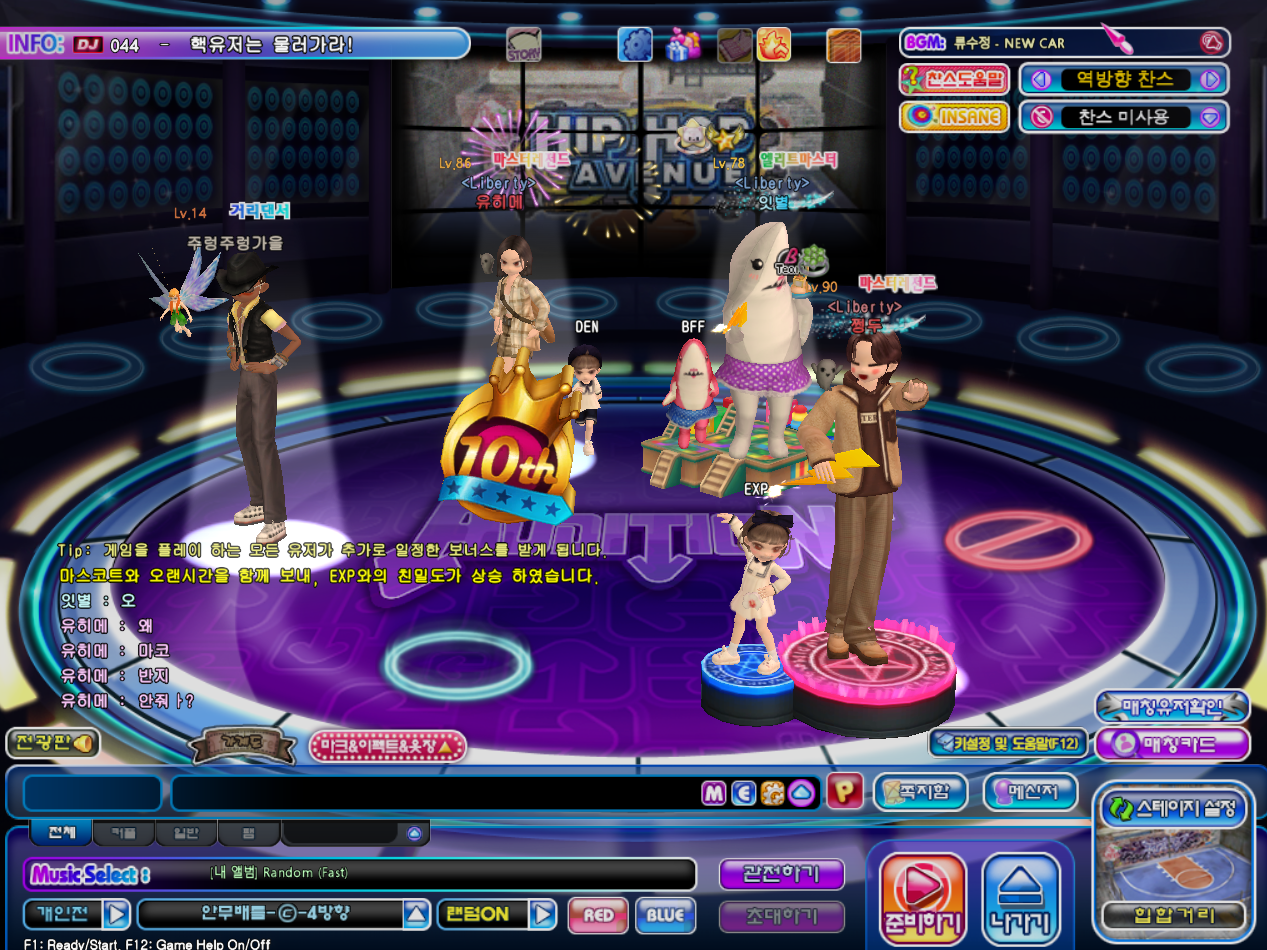Open the gift box icon
Viewport: 1267px width, 950px height.
[x=684, y=44]
